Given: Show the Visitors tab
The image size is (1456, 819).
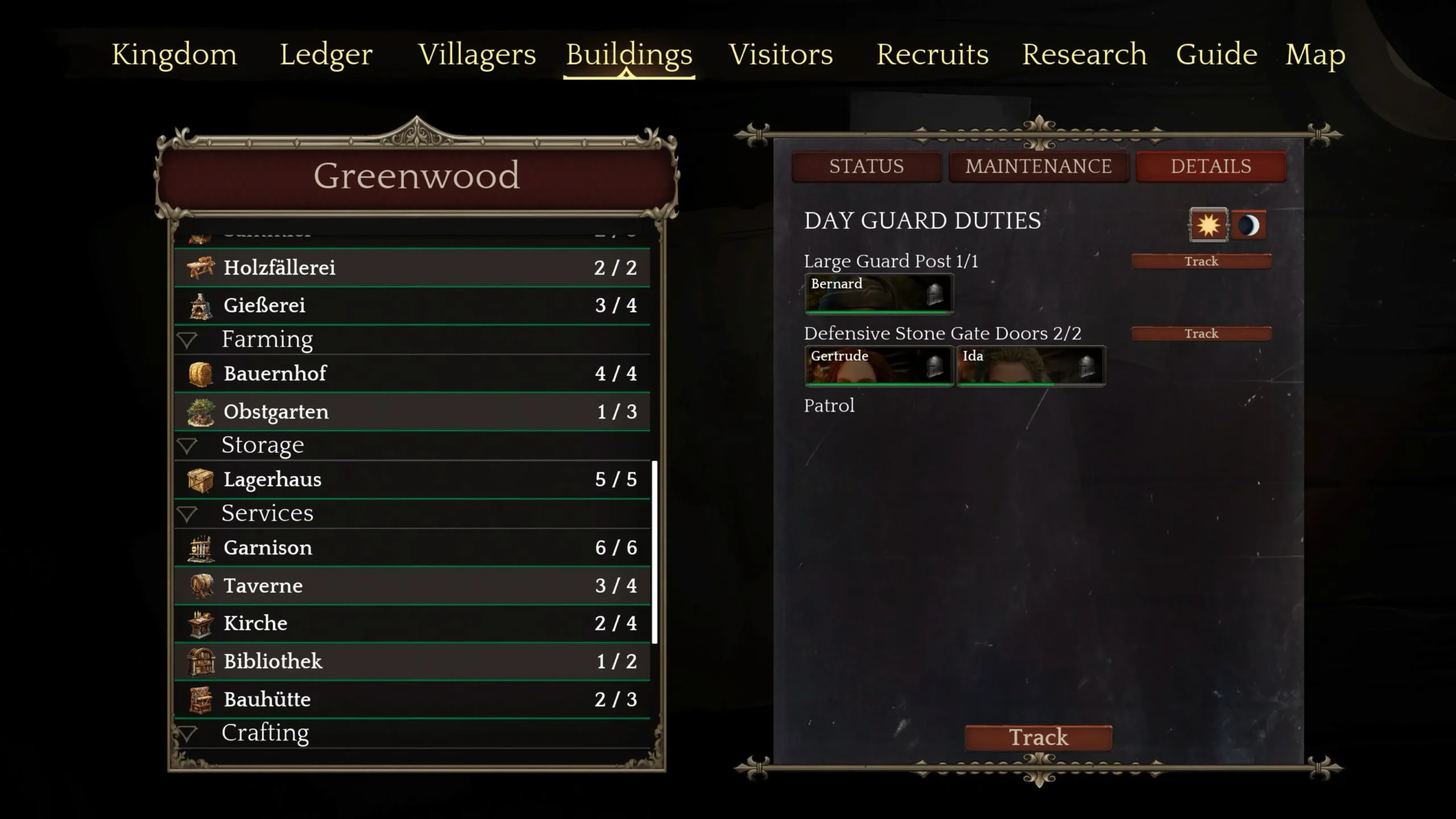Looking at the screenshot, I should 780,55.
